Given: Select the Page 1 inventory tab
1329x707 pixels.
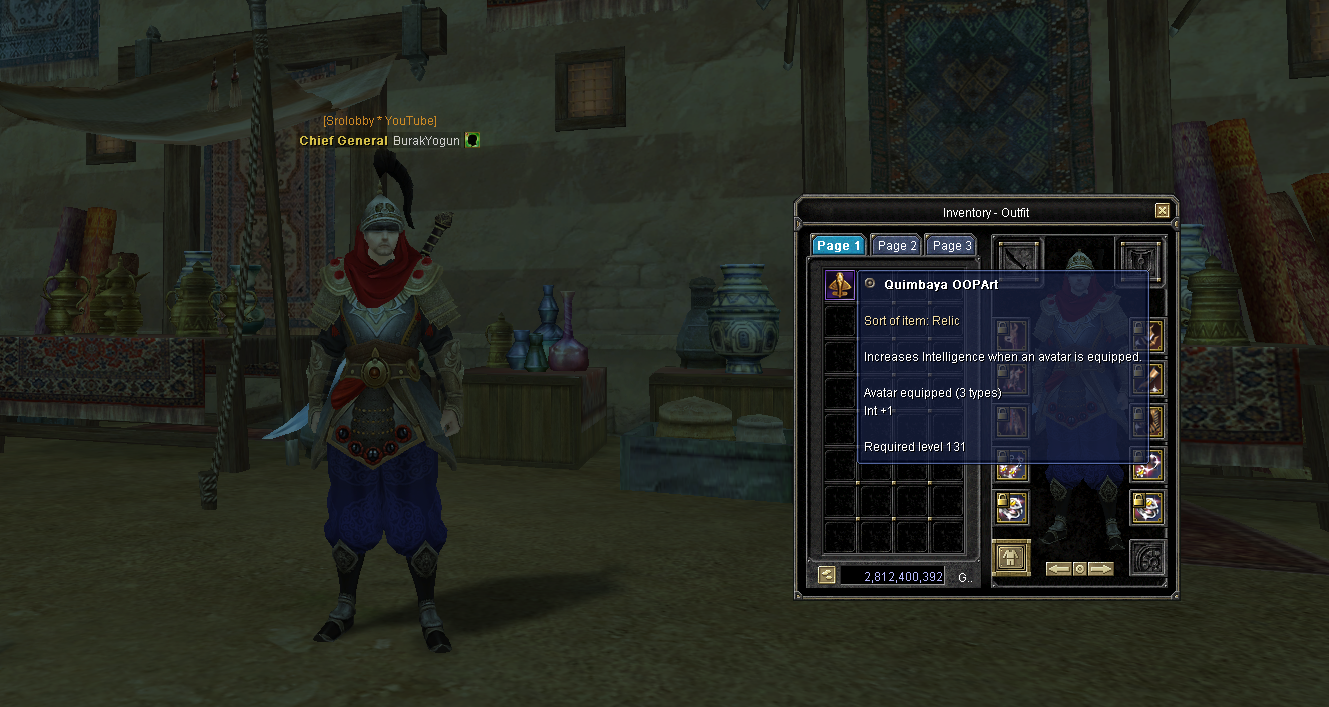Looking at the screenshot, I should pos(838,245).
